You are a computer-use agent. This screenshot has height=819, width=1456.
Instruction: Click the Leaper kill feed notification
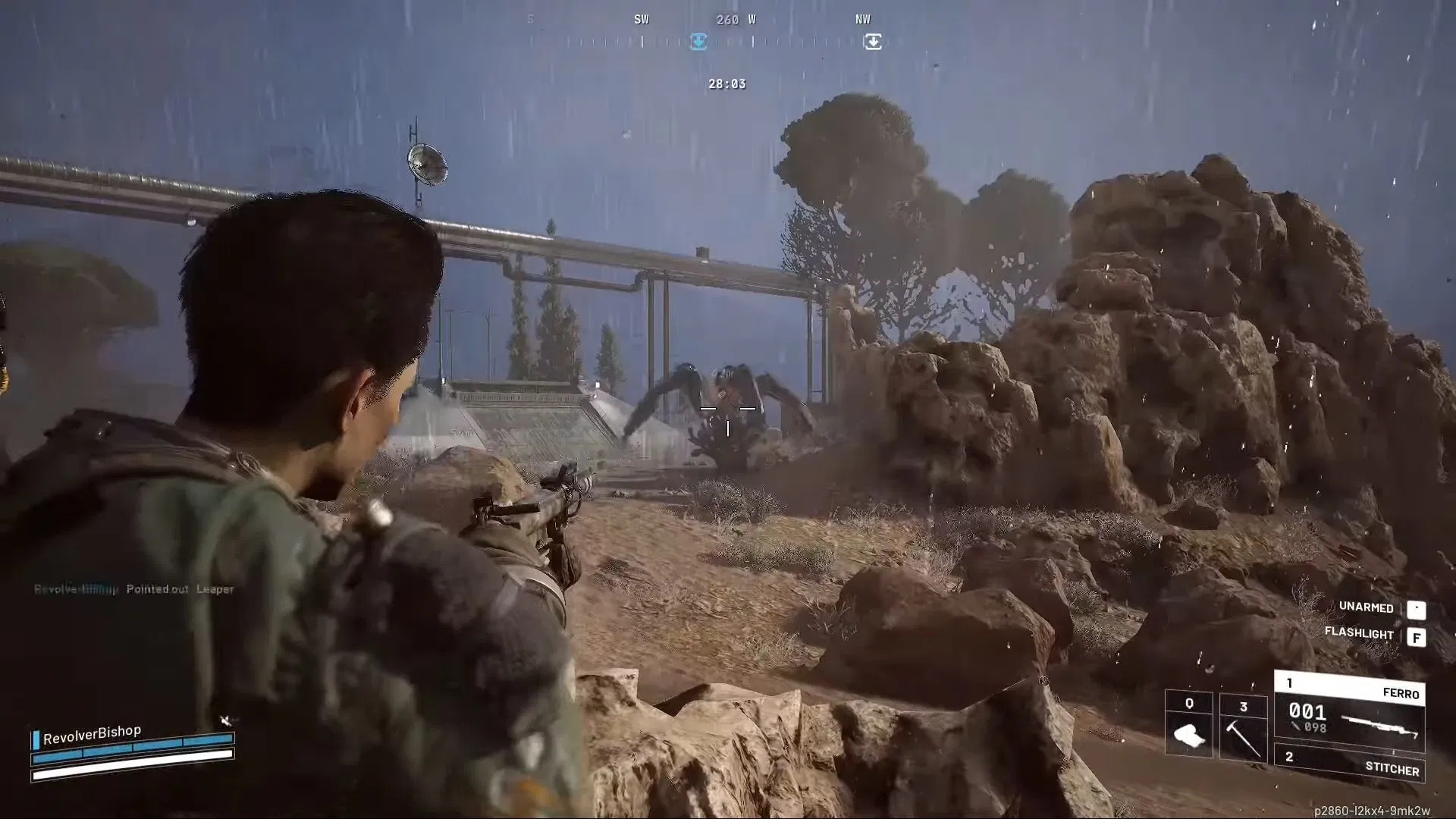click(217, 588)
